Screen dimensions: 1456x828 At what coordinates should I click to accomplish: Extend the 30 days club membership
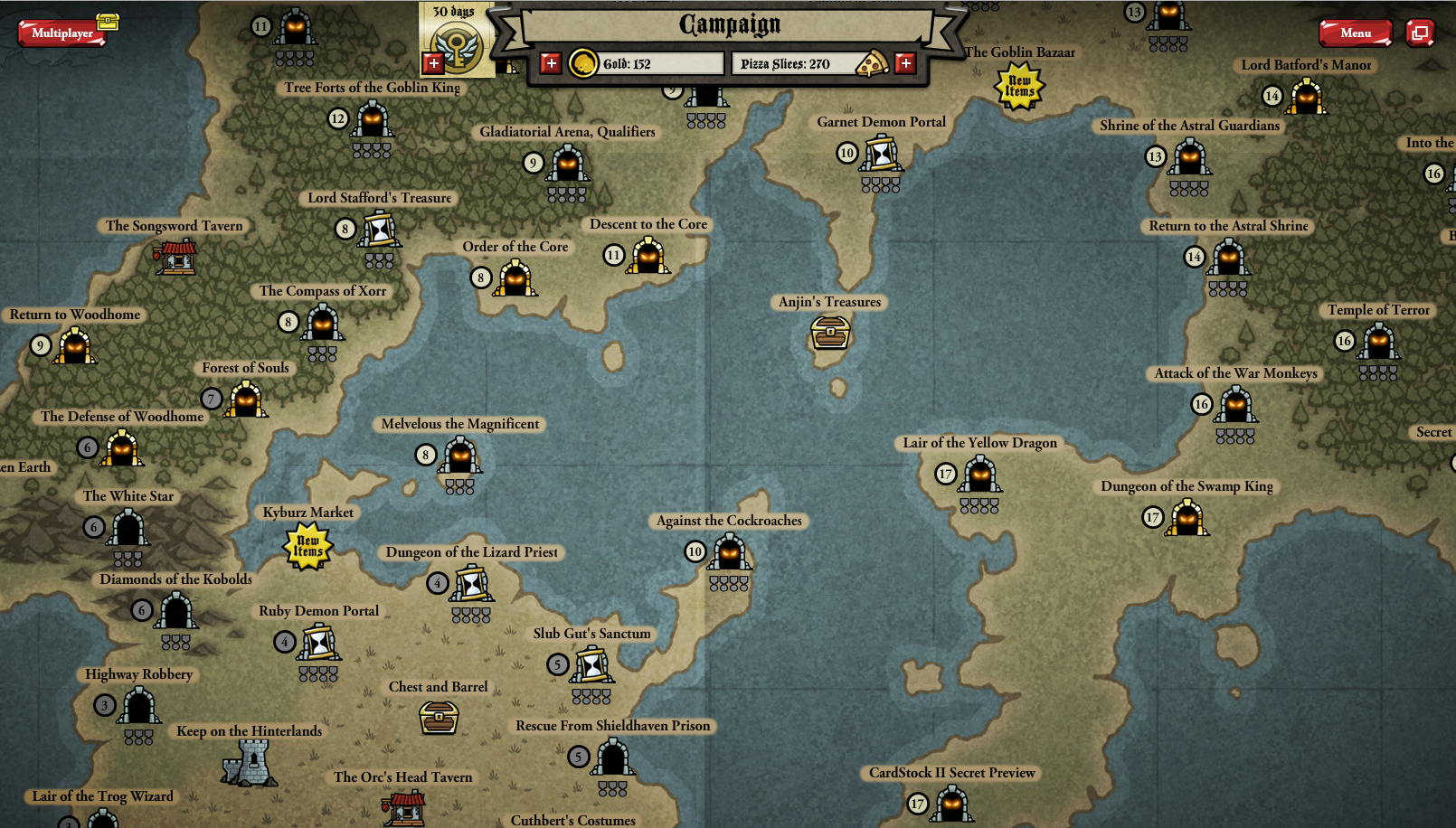[x=433, y=63]
